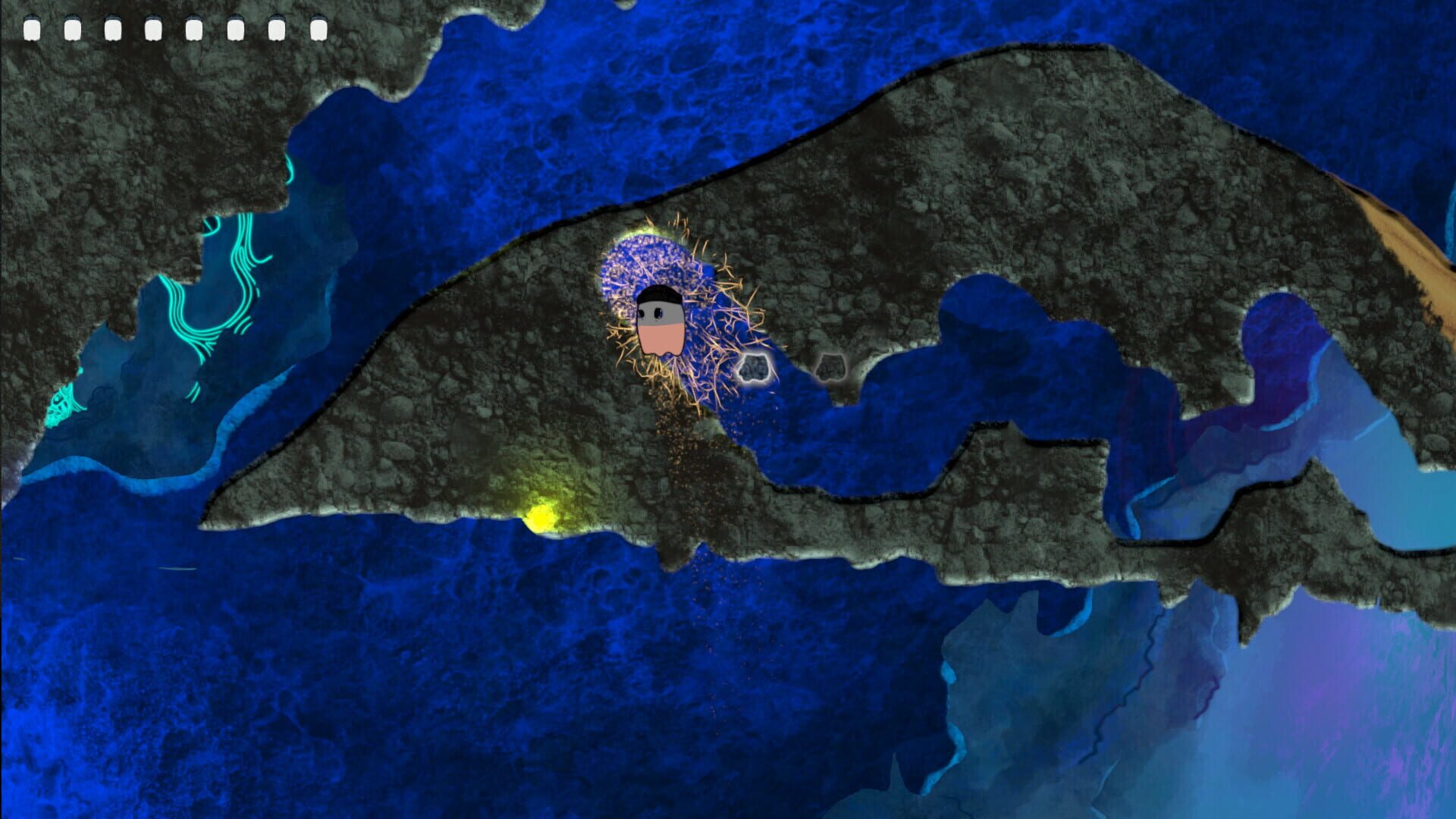Click the fifth ghost counter icon
Viewport: 1456px width, 819px height.
[194, 28]
